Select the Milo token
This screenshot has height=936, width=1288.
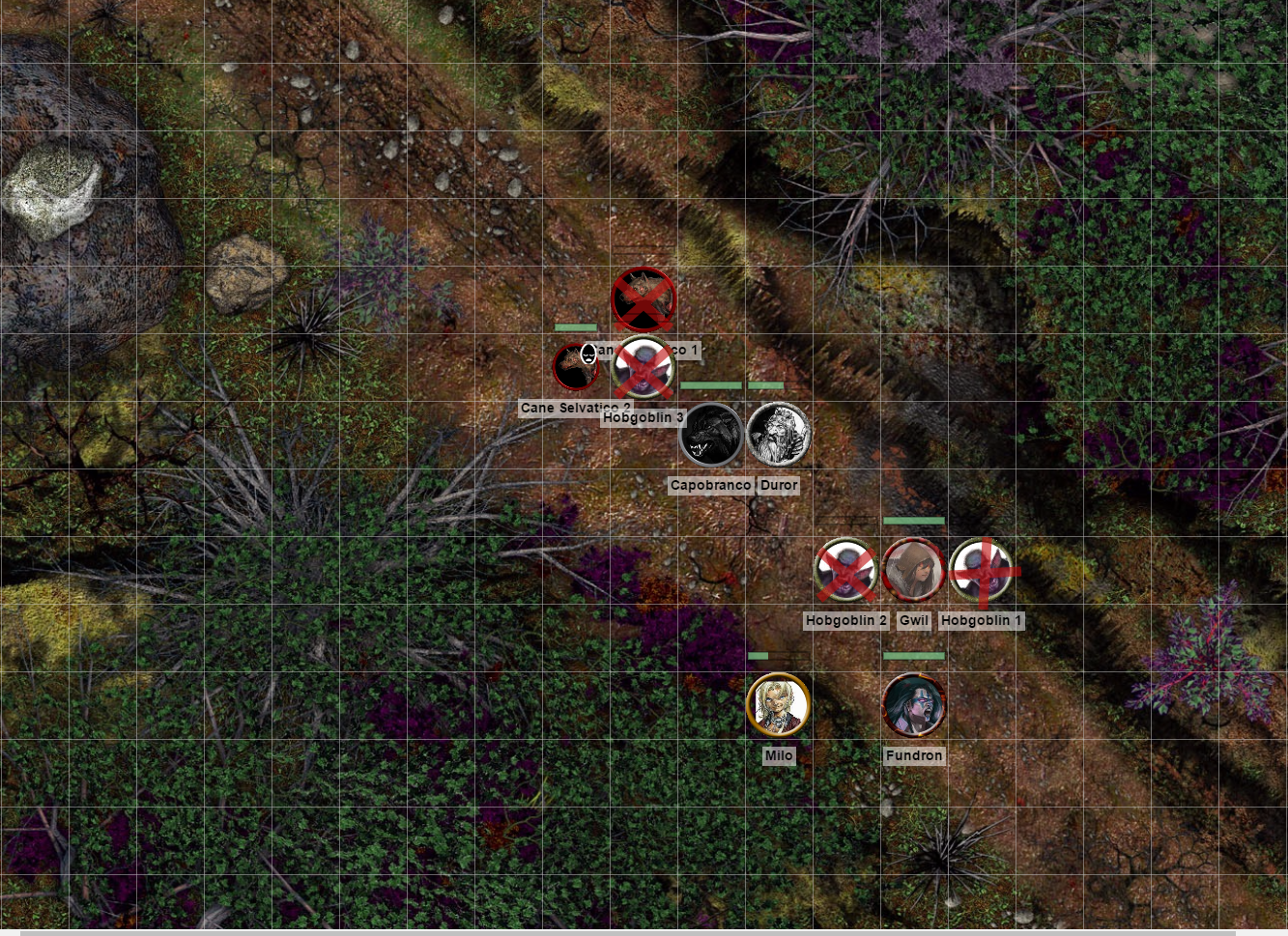778,704
